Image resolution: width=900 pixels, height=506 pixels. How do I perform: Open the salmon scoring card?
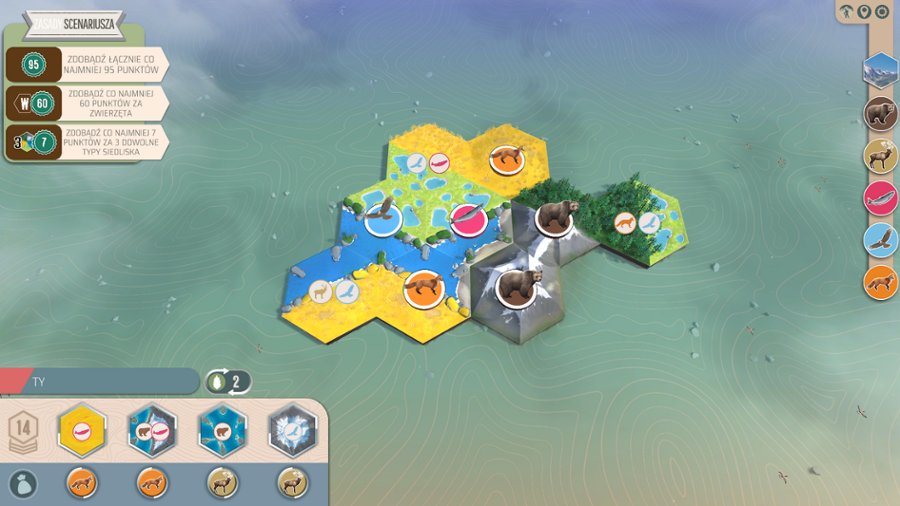pyautogui.click(x=881, y=198)
